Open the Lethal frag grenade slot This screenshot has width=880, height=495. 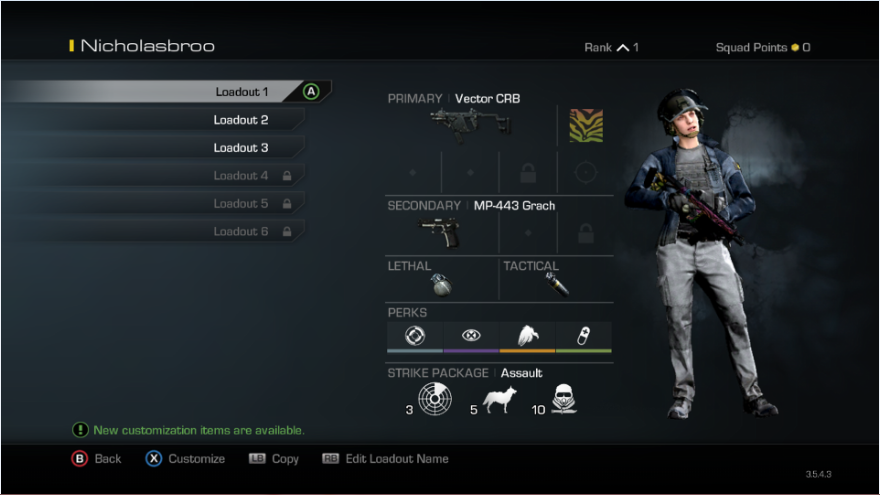[x=441, y=284]
